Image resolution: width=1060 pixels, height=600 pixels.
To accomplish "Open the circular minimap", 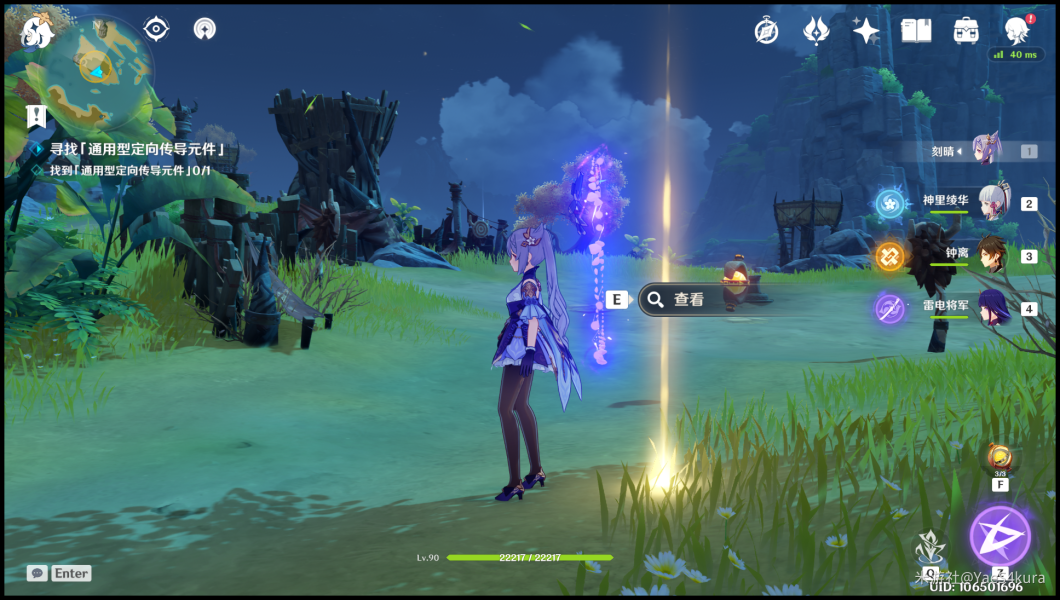I will 98,68.
